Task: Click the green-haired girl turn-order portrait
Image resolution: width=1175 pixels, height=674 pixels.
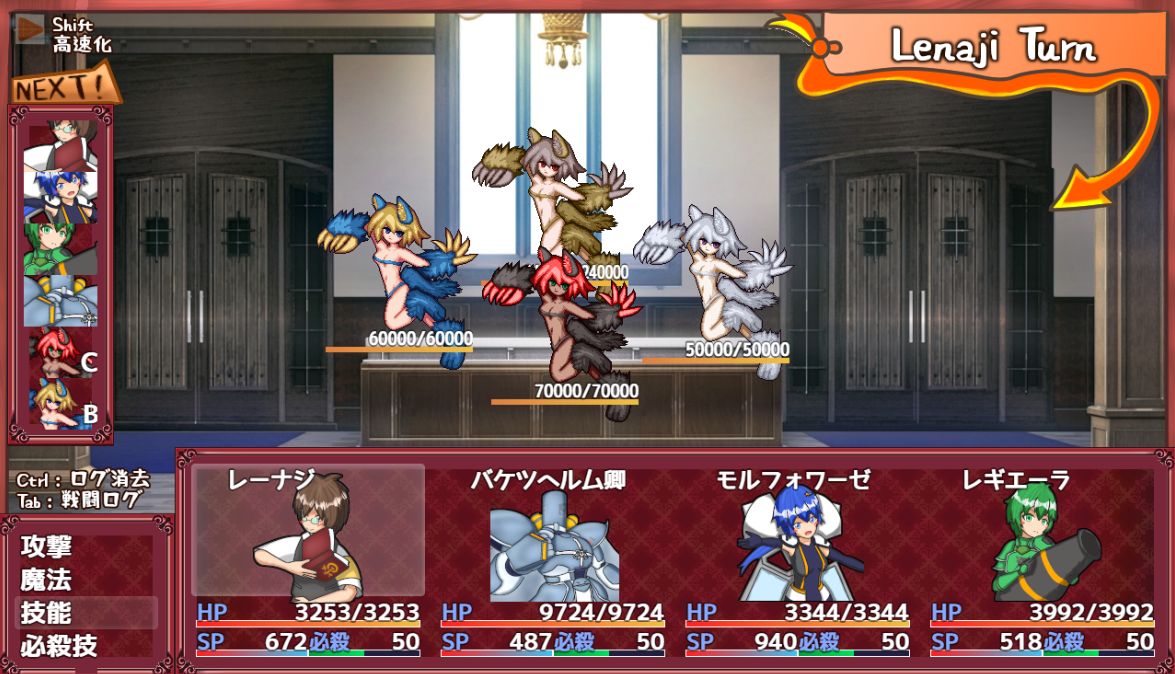Action: coord(60,247)
